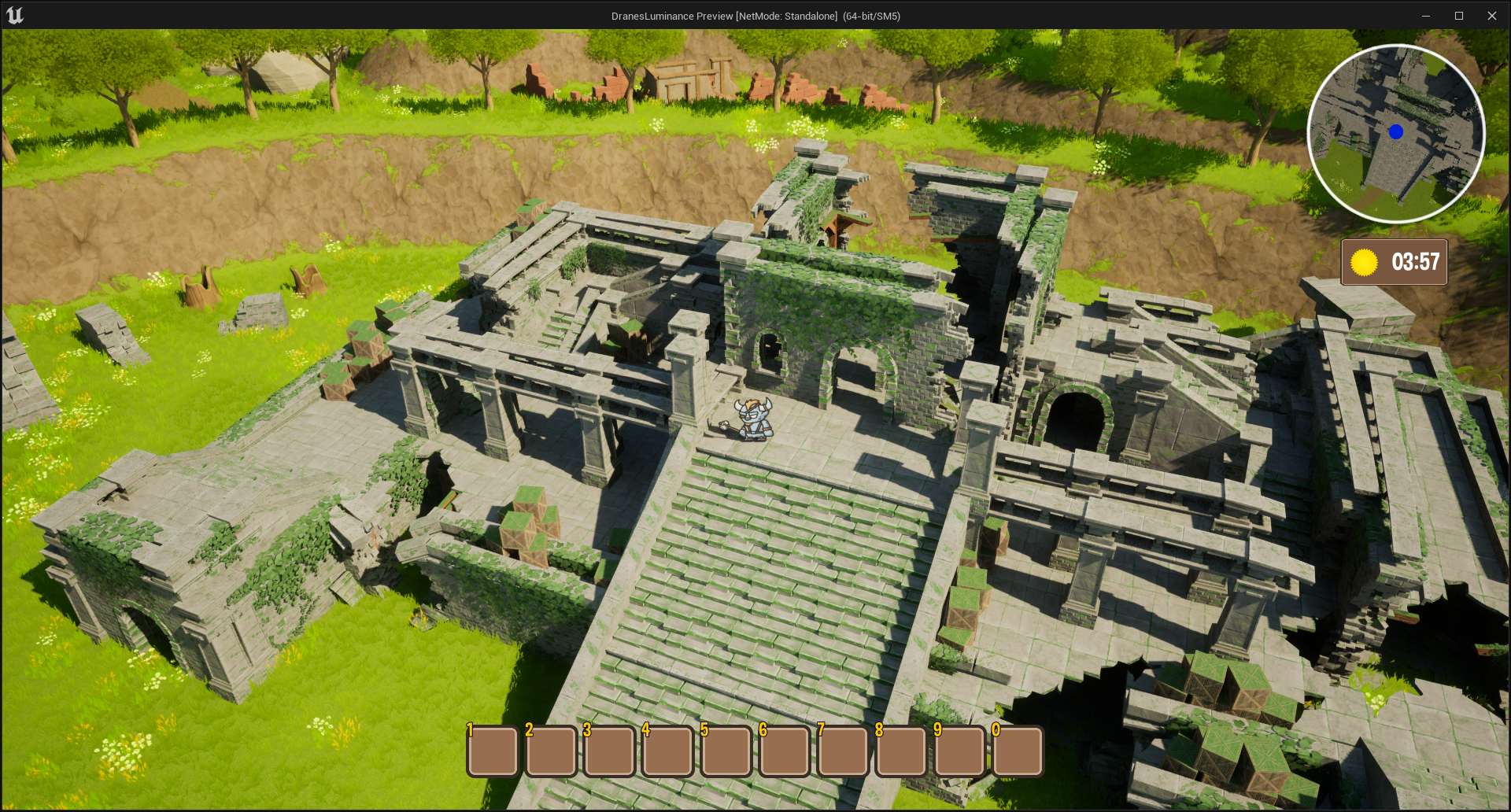The height and width of the screenshot is (812, 1511).
Task: Activate hotbar slot number 8
Action: click(900, 751)
